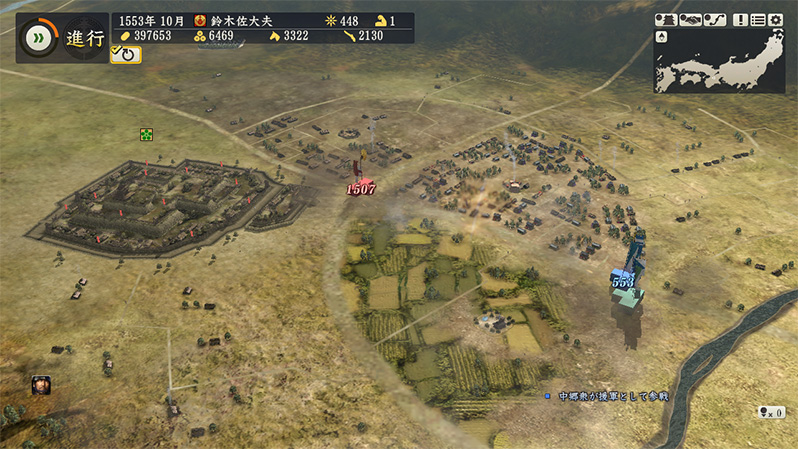The width and height of the screenshot is (798, 449).
Task: Toggle the auto-advance checkbox under the date bar
Action: 127,55
